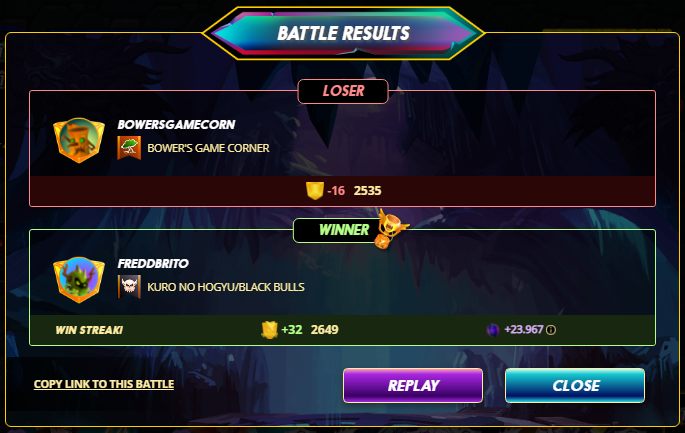Click the loser's avatar badge
This screenshot has width=685, height=433.
coord(79,140)
